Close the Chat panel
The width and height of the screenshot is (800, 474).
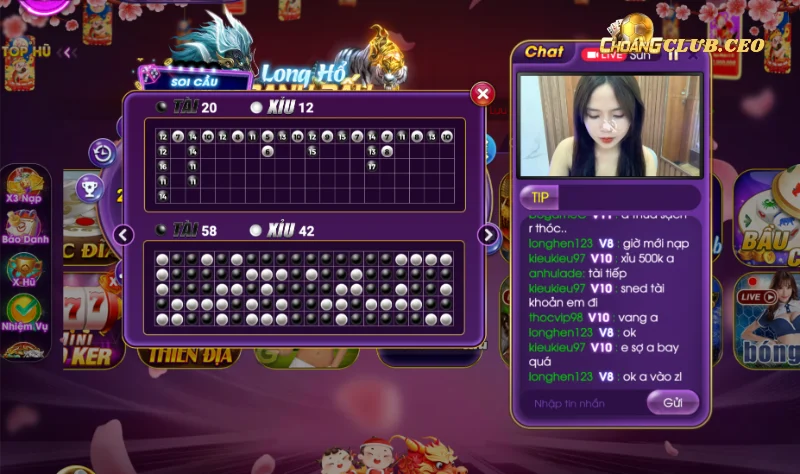click(694, 55)
